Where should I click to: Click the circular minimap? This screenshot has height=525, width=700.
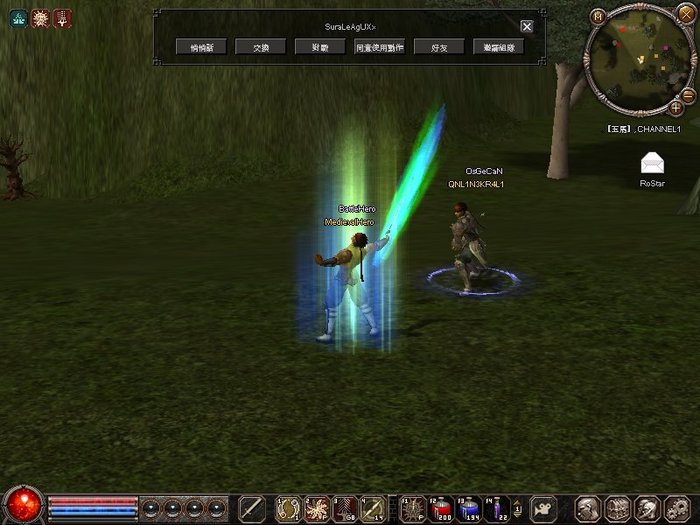click(x=639, y=58)
